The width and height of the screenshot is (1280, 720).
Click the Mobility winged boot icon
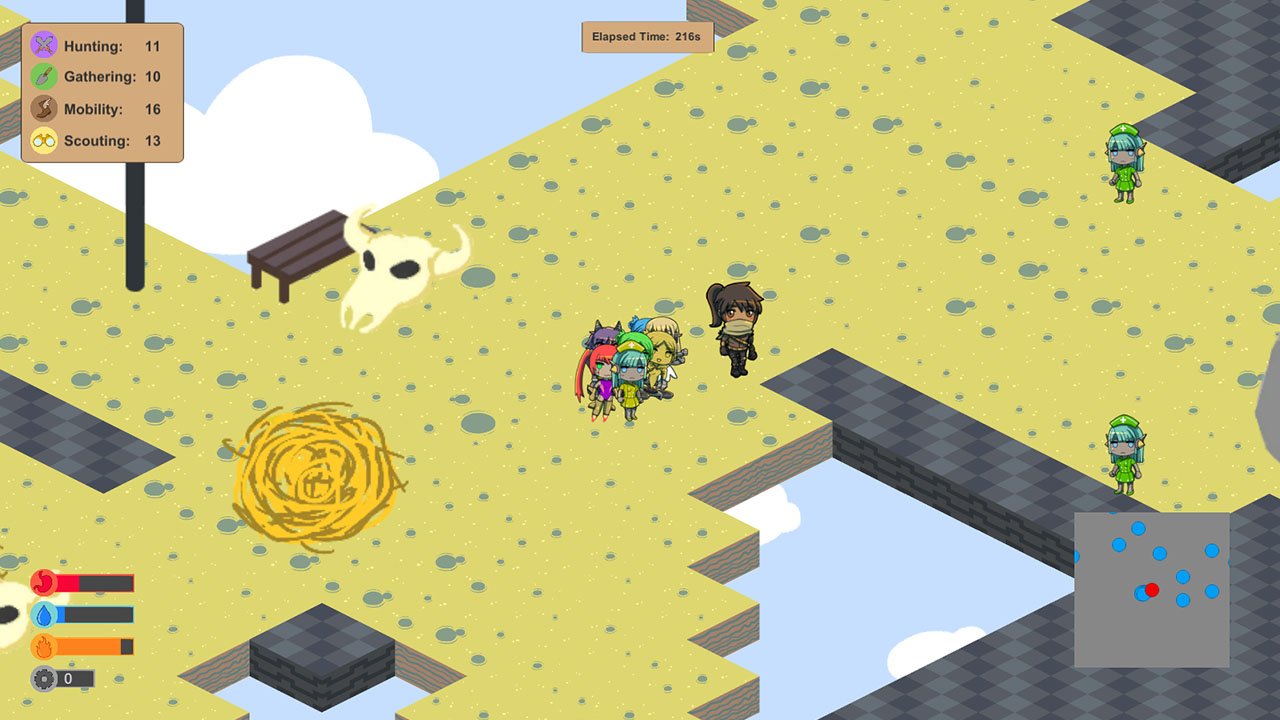point(42,109)
